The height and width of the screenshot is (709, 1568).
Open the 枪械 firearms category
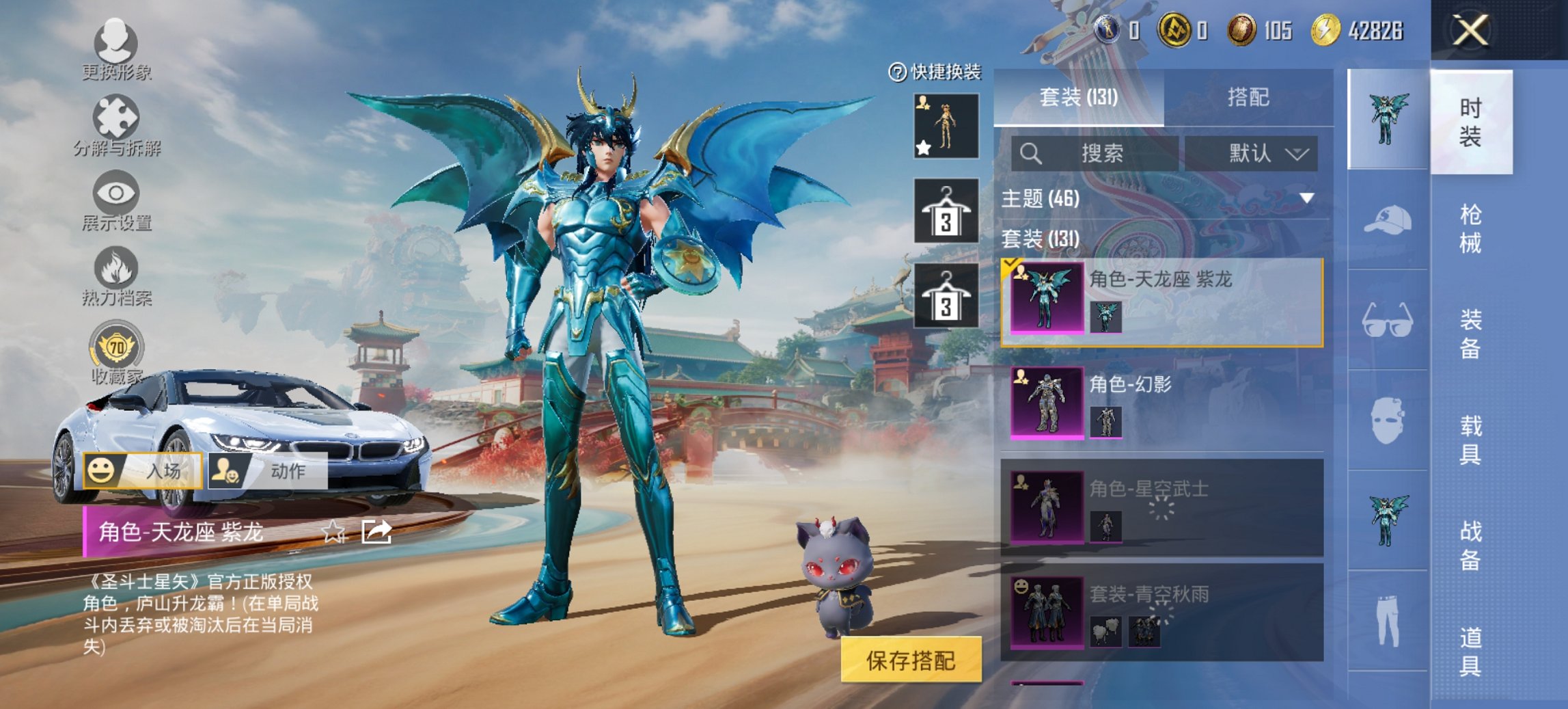[x=1470, y=228]
